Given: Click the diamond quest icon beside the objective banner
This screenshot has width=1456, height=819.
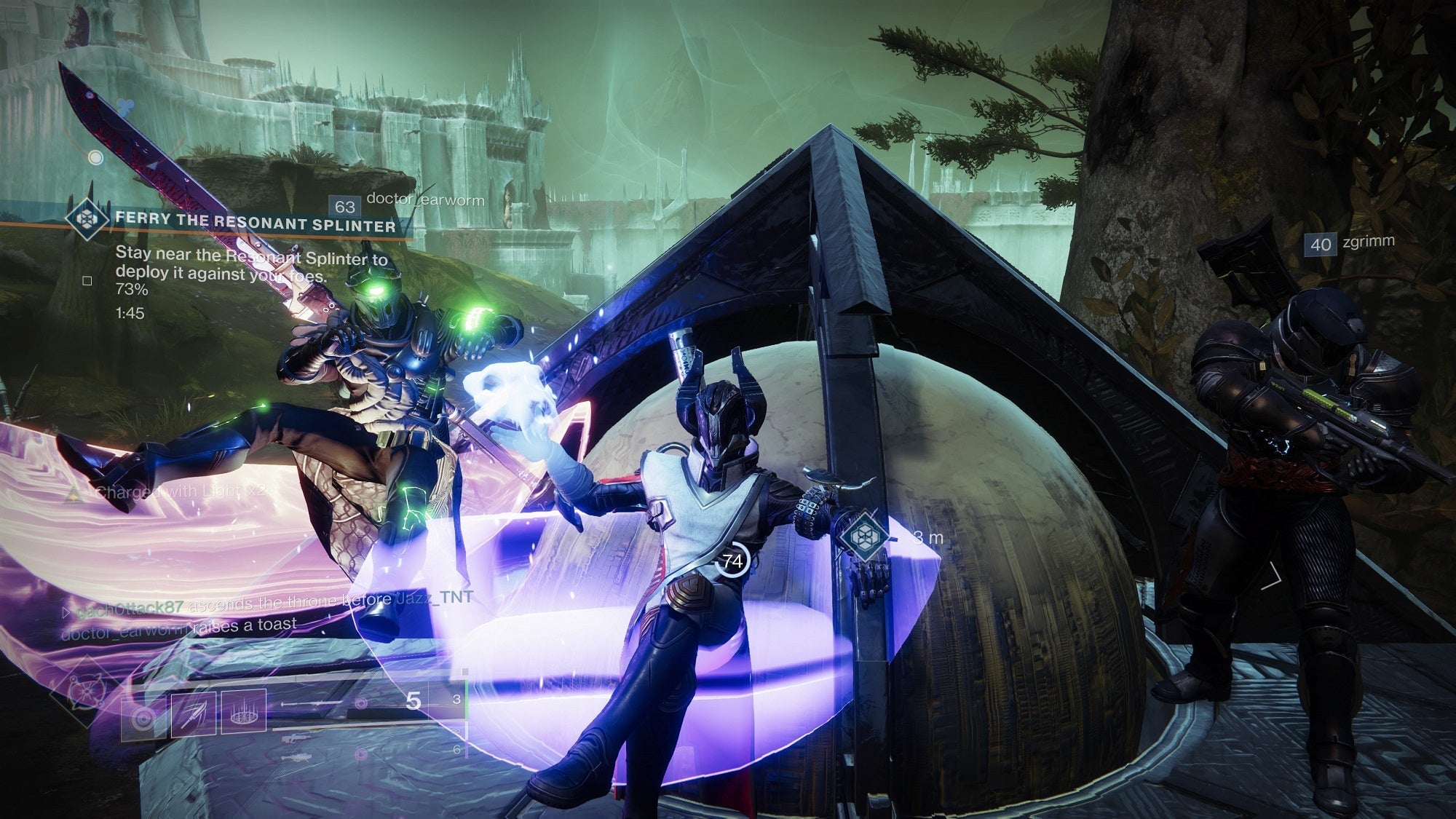Looking at the screenshot, I should (x=87, y=219).
